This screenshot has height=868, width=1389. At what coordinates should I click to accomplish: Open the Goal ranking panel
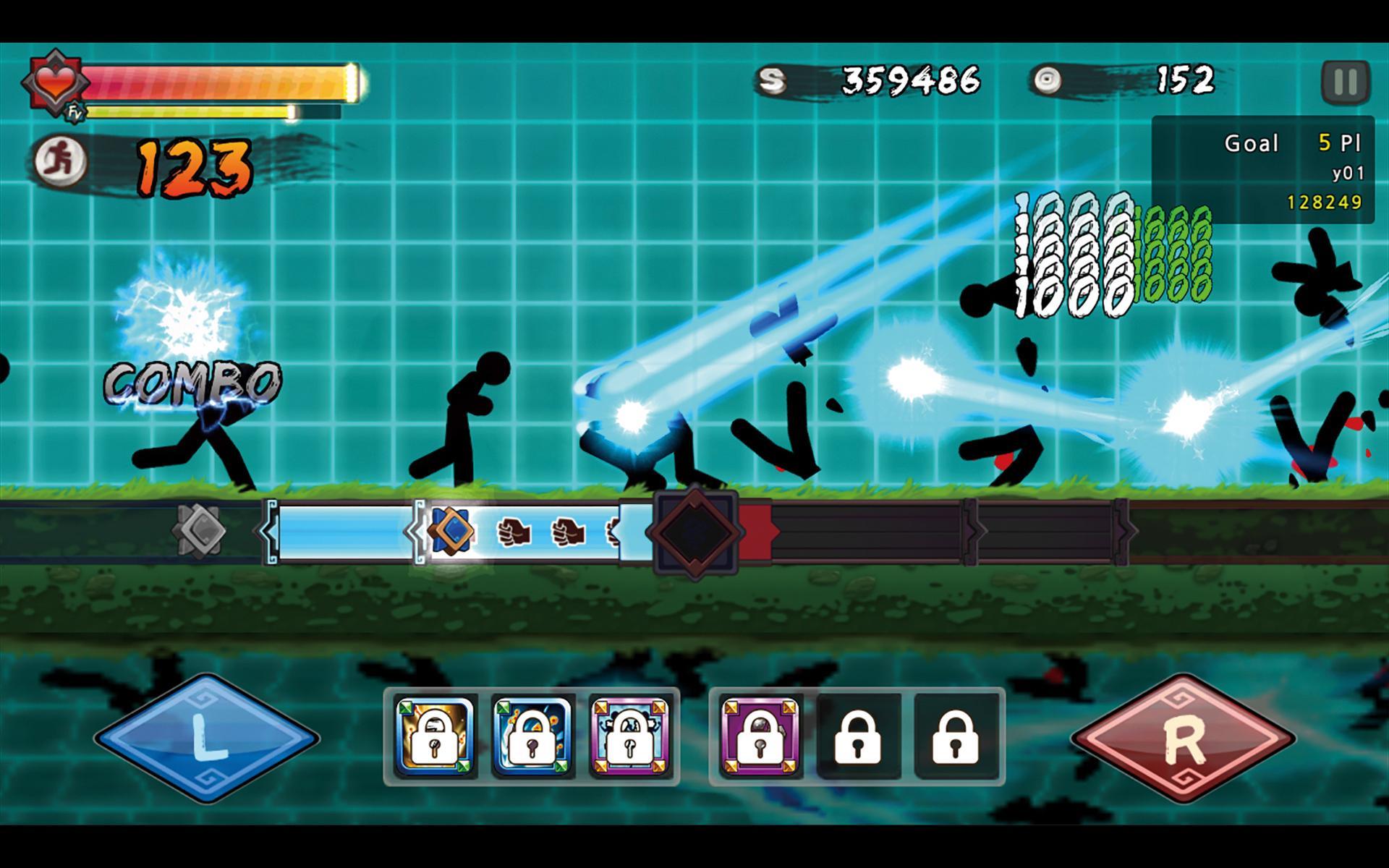pyautogui.click(x=1262, y=170)
